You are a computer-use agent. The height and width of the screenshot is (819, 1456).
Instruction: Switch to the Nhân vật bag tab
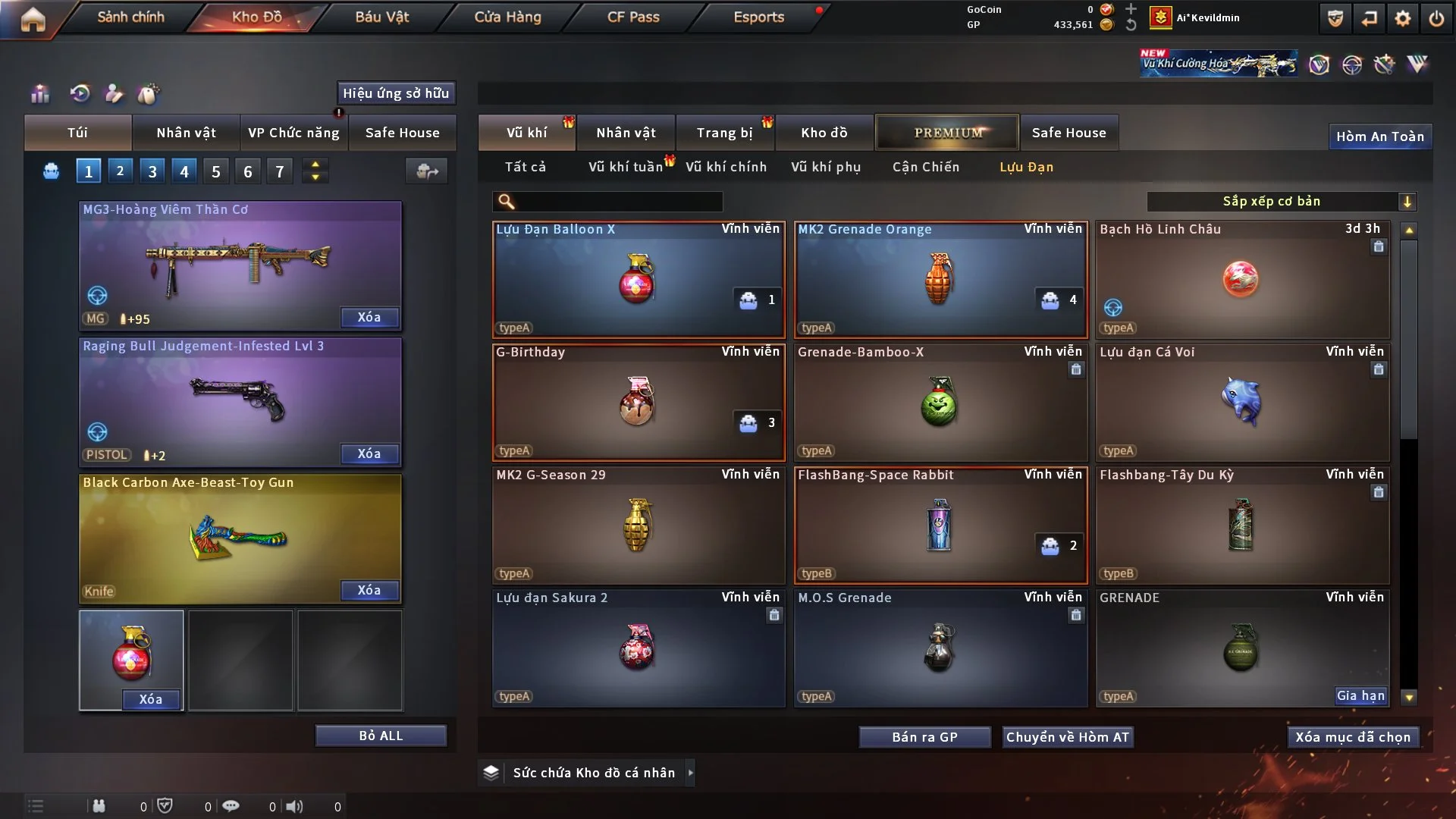[186, 133]
